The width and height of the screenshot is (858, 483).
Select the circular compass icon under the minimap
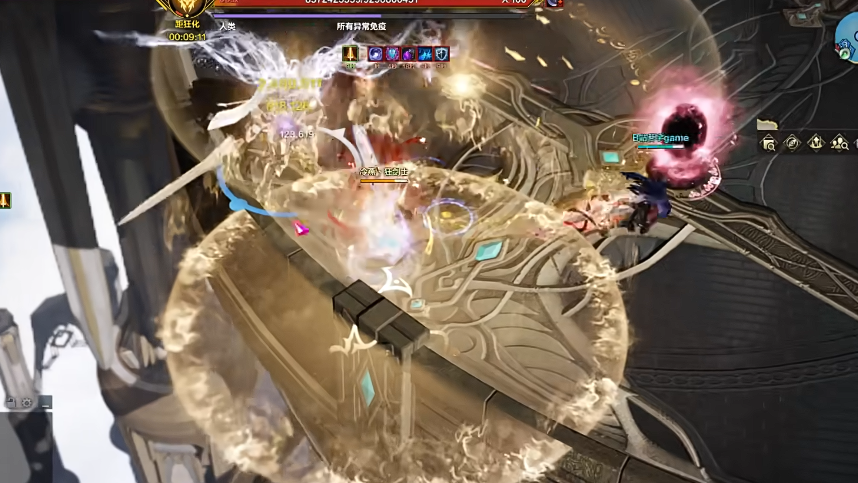pos(792,143)
